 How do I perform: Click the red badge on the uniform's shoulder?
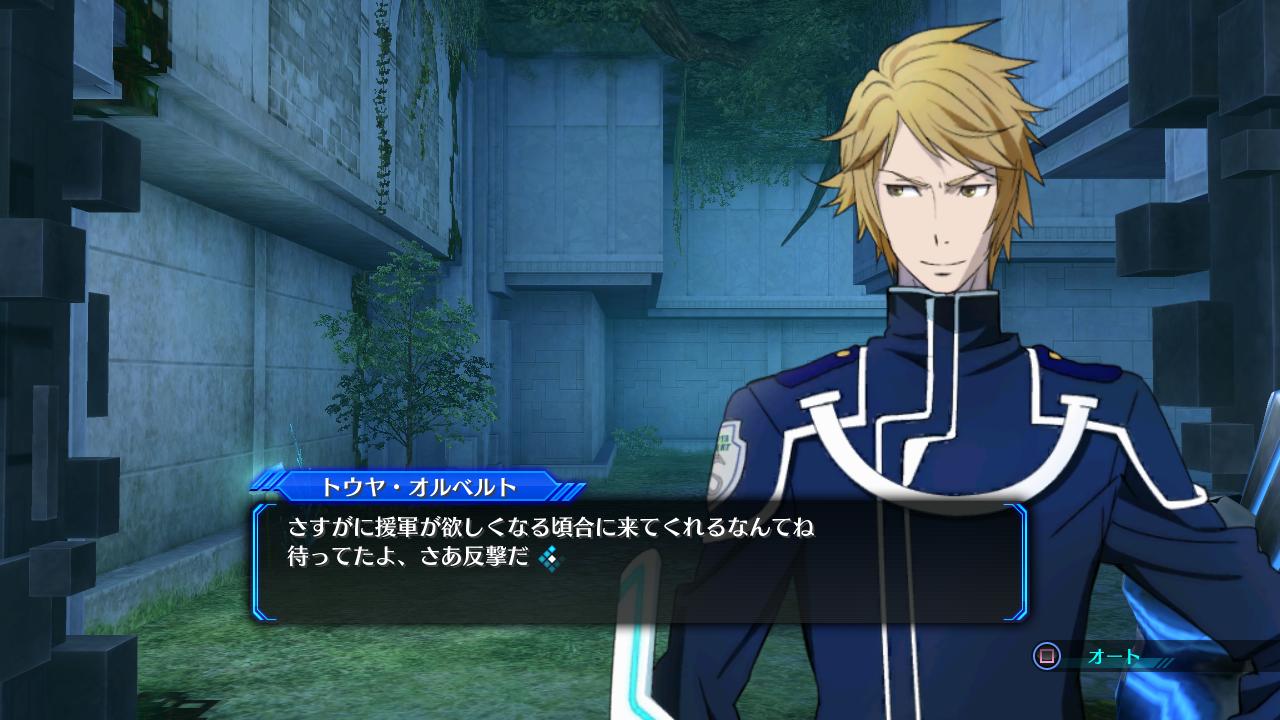pyautogui.click(x=727, y=455)
